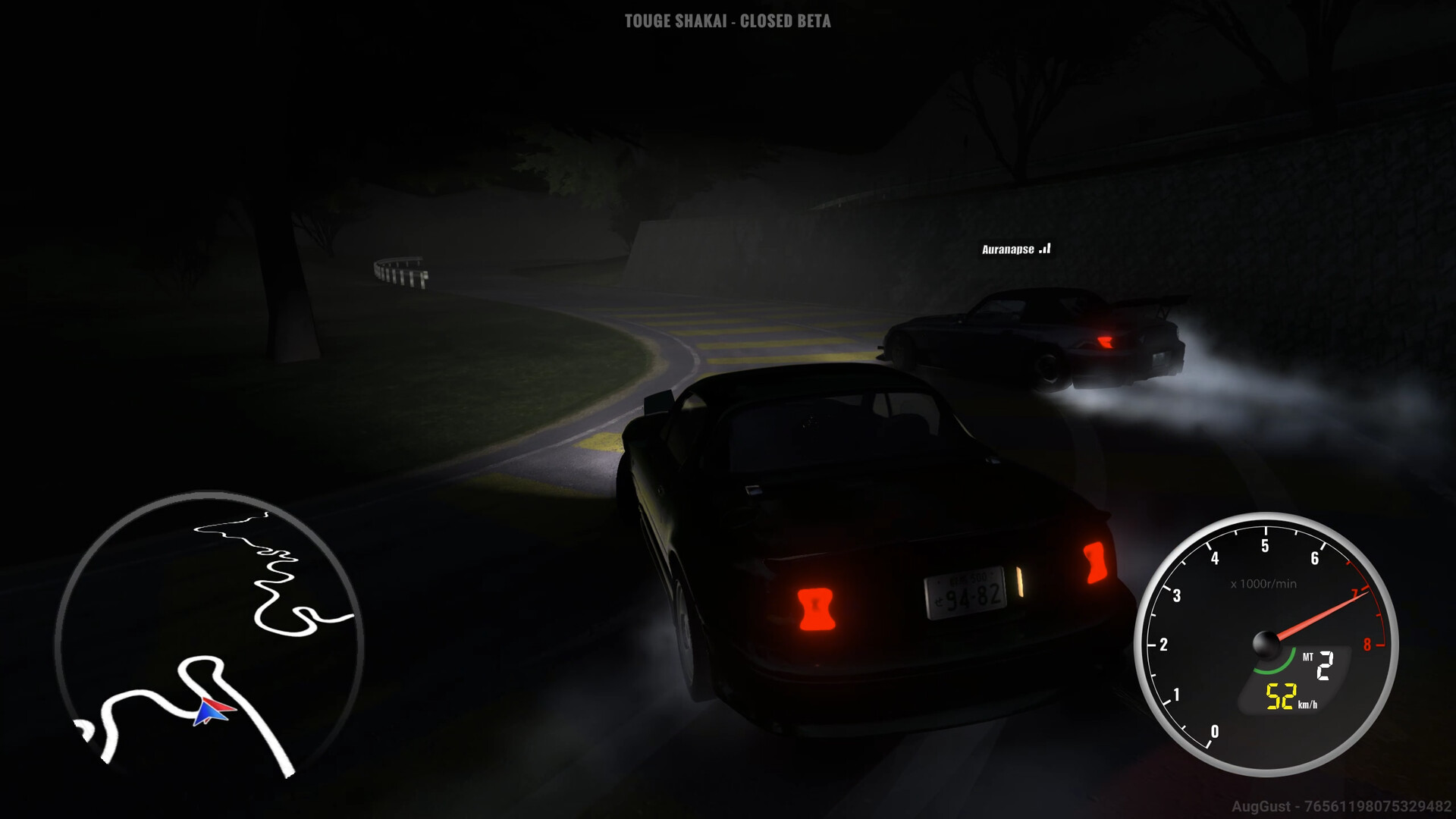Click the signal strength bars next to Auranapse

tap(1046, 248)
